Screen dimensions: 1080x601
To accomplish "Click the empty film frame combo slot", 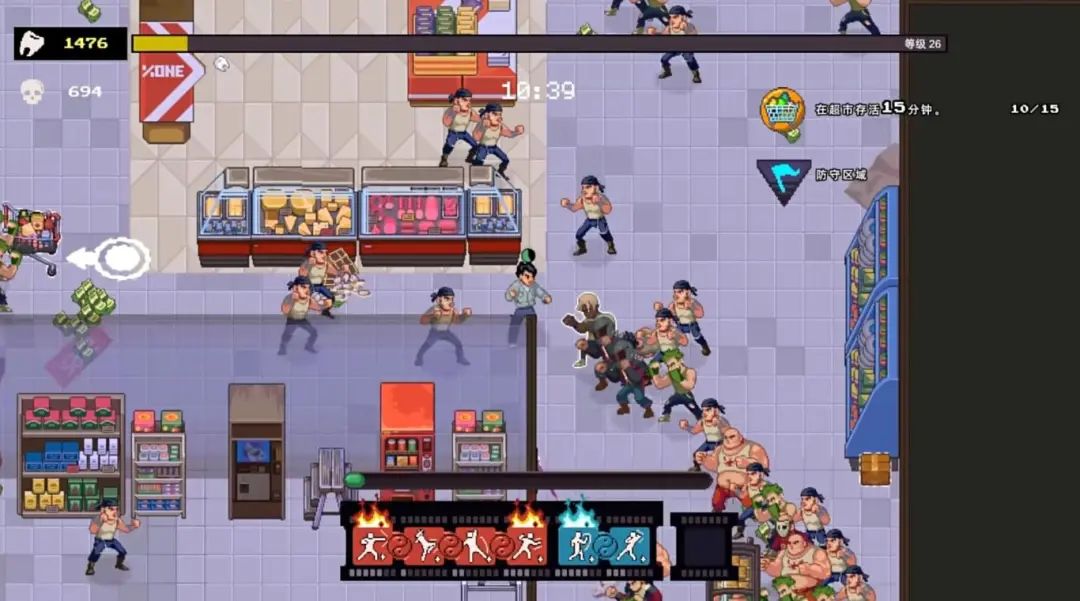I will pyautogui.click(x=703, y=546).
